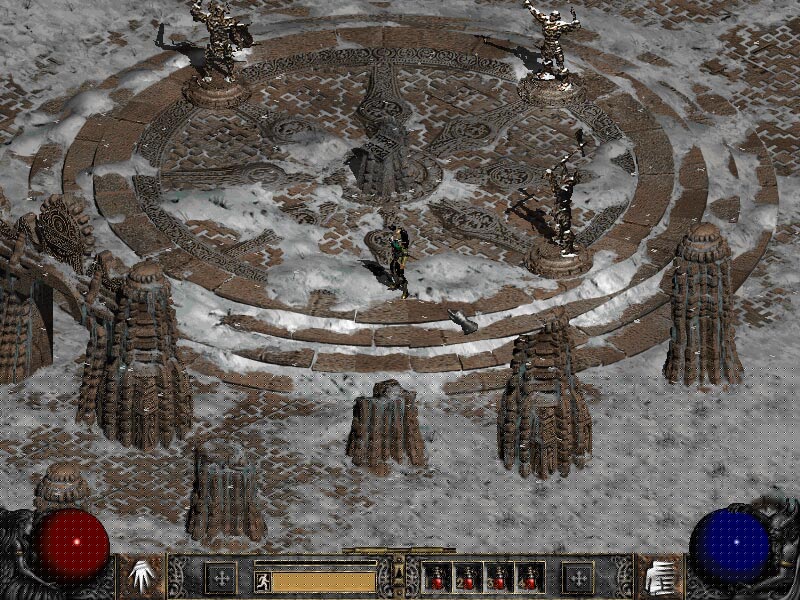Use the red potion in belt slot 2
The width and height of the screenshot is (800, 600).
[468, 578]
